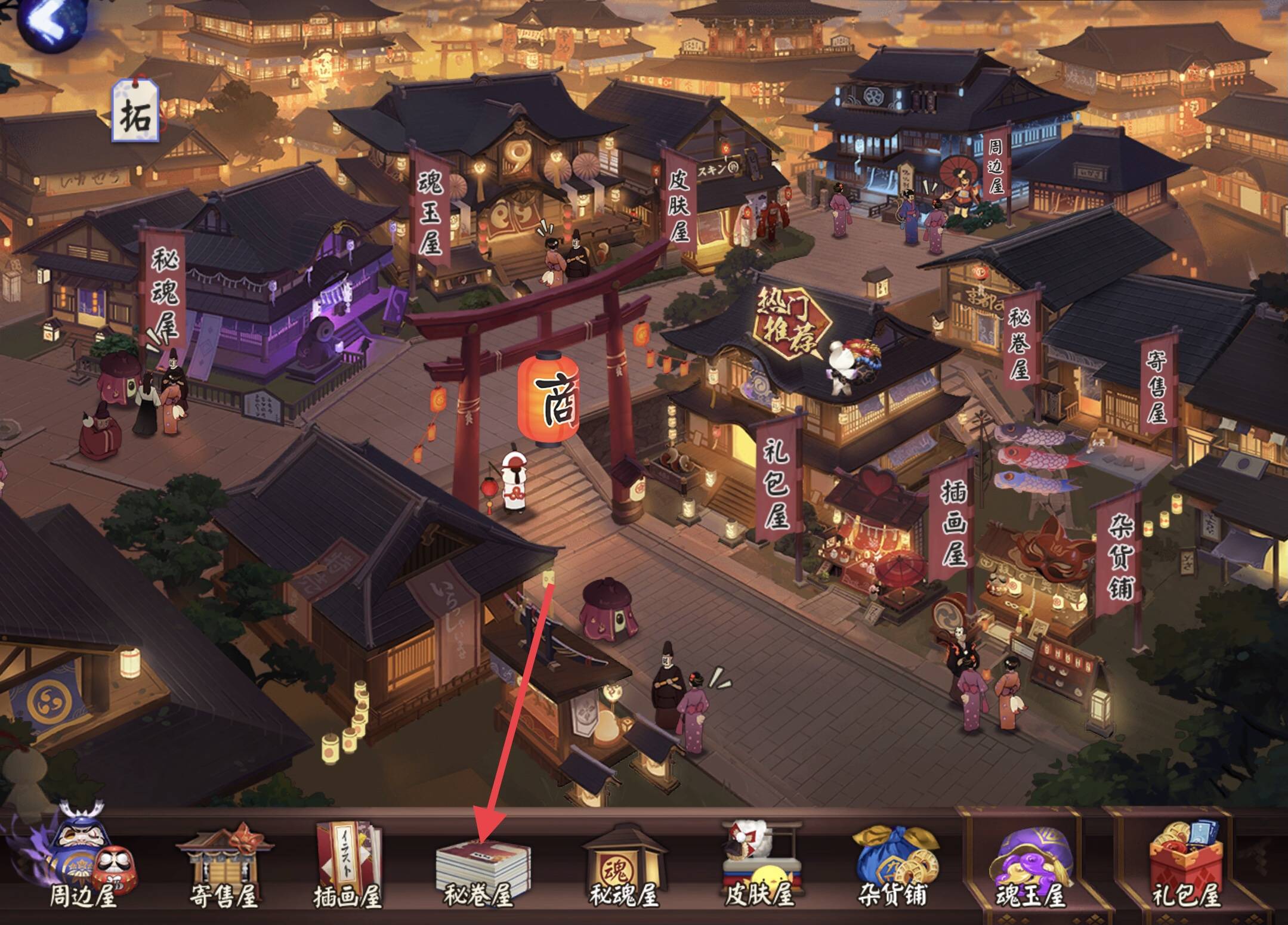Select the 寄售屋 hanging banner in town
The height and width of the screenshot is (925, 1288).
tap(1156, 385)
